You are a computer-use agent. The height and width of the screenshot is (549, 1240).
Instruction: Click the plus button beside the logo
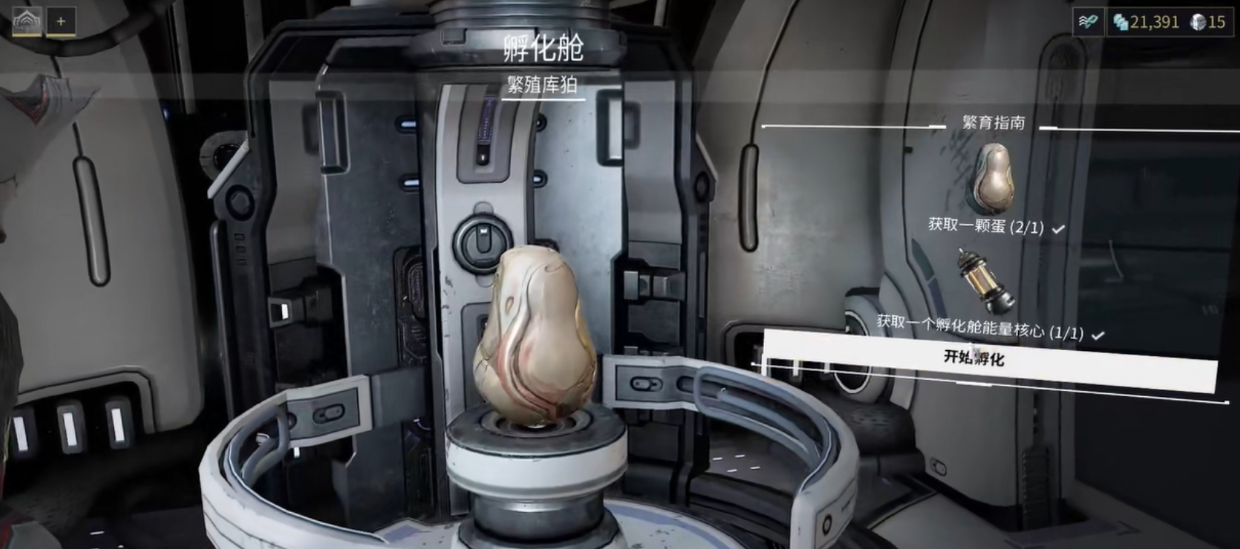coord(61,21)
